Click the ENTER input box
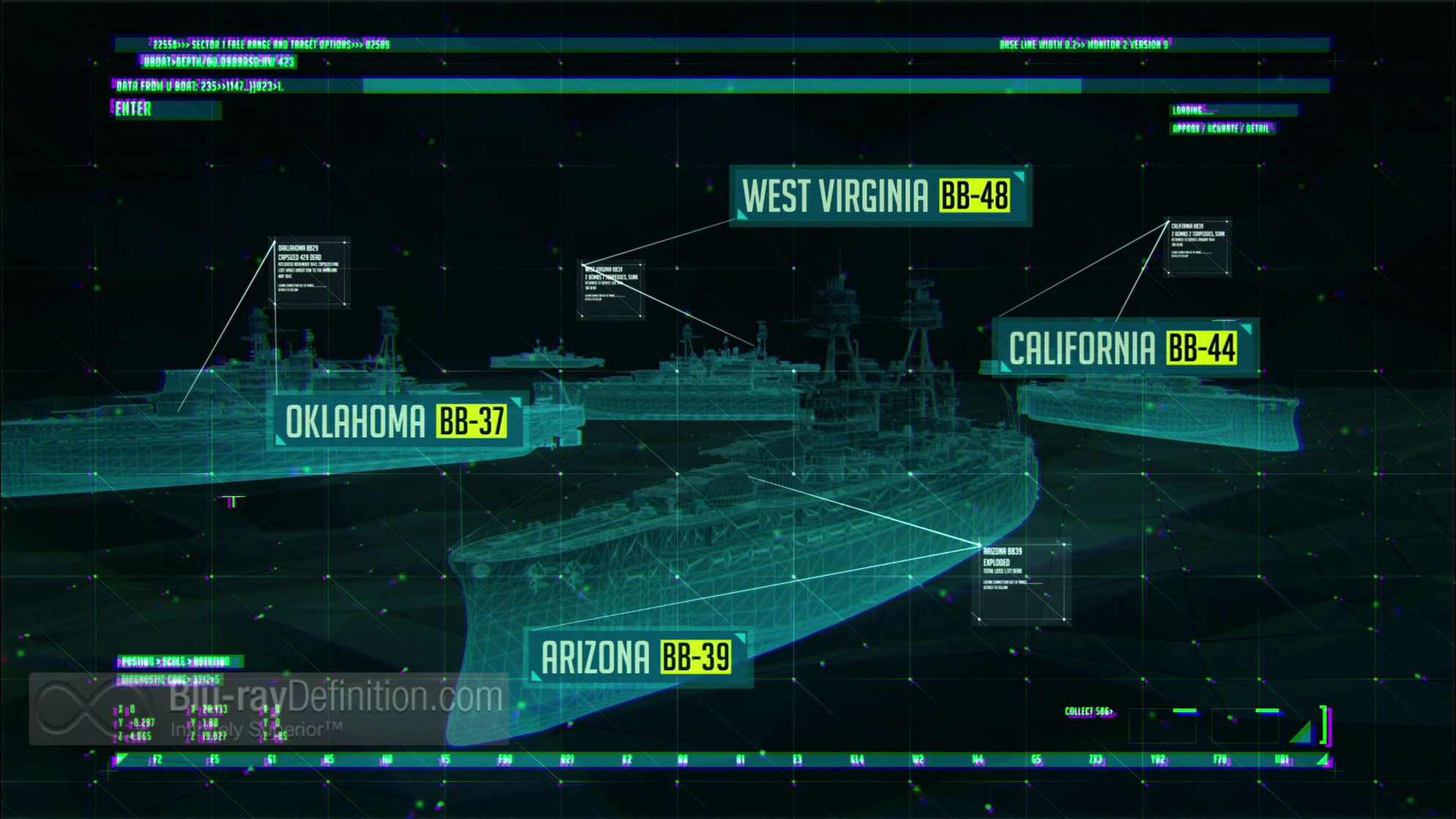This screenshot has height=819, width=1456. 166,110
